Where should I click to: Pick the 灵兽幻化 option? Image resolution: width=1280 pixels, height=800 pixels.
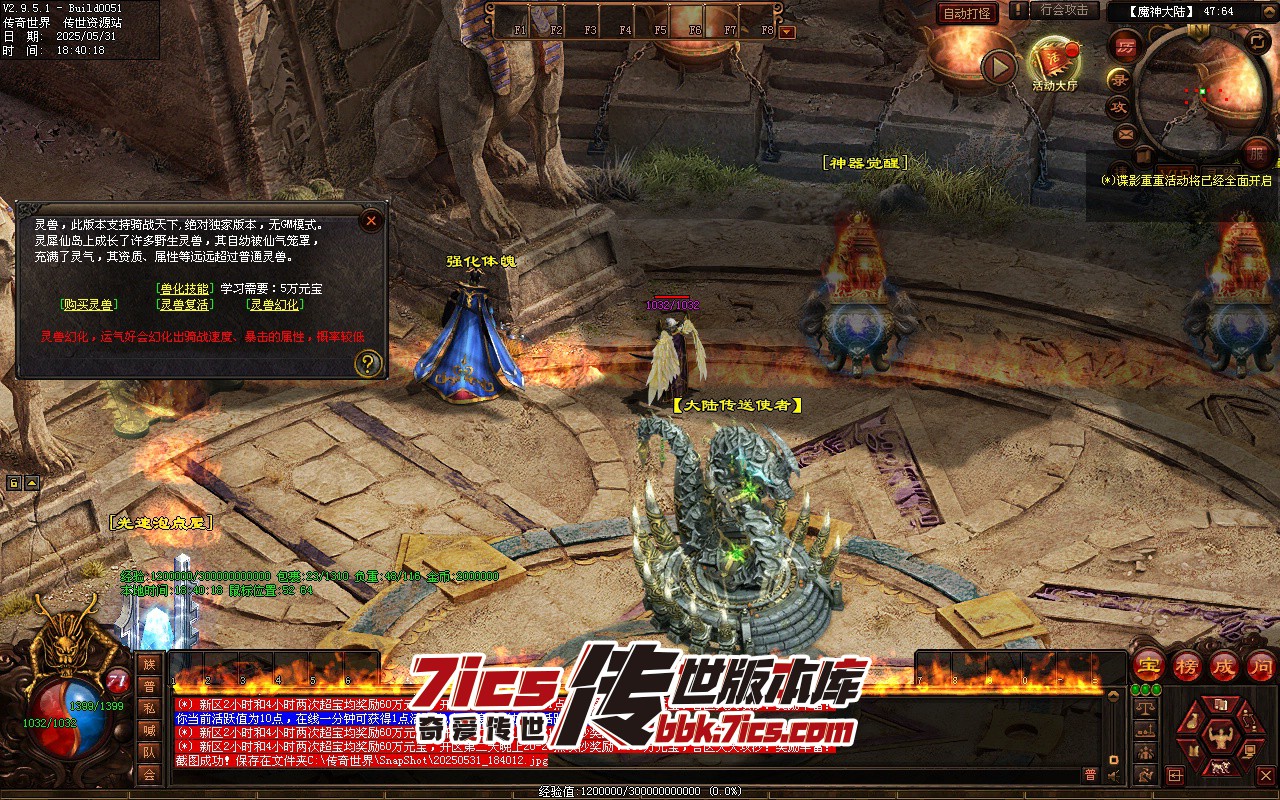tap(275, 305)
